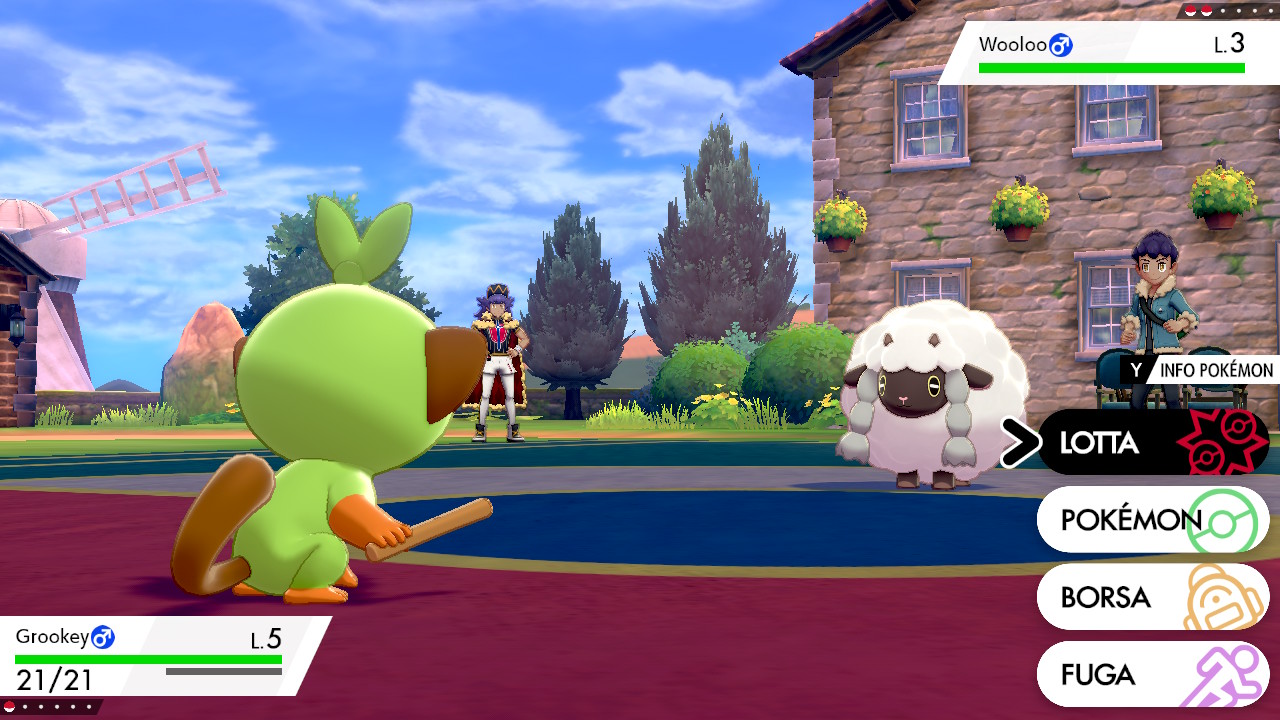Click Wooloo's green HP bar
The width and height of the screenshot is (1280, 720).
pyautogui.click(x=1110, y=68)
